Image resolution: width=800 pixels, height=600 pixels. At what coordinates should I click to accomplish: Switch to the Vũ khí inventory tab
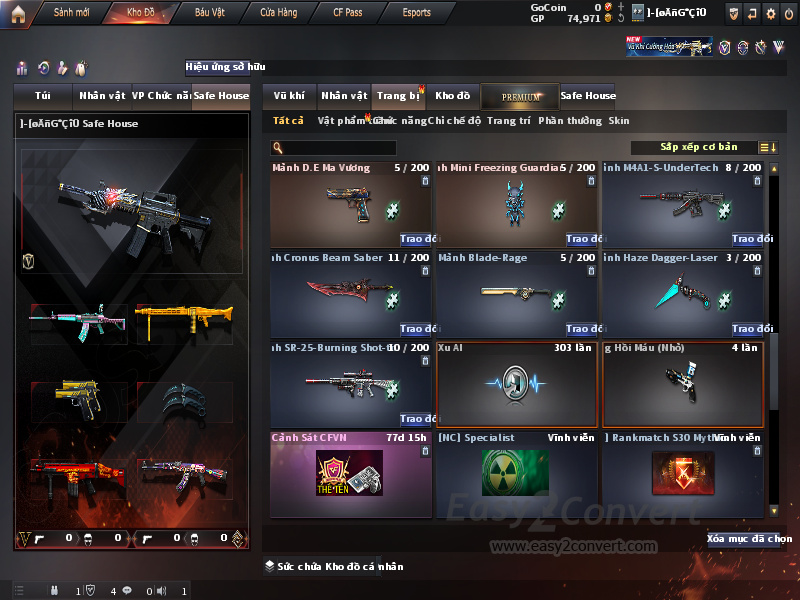(289, 96)
